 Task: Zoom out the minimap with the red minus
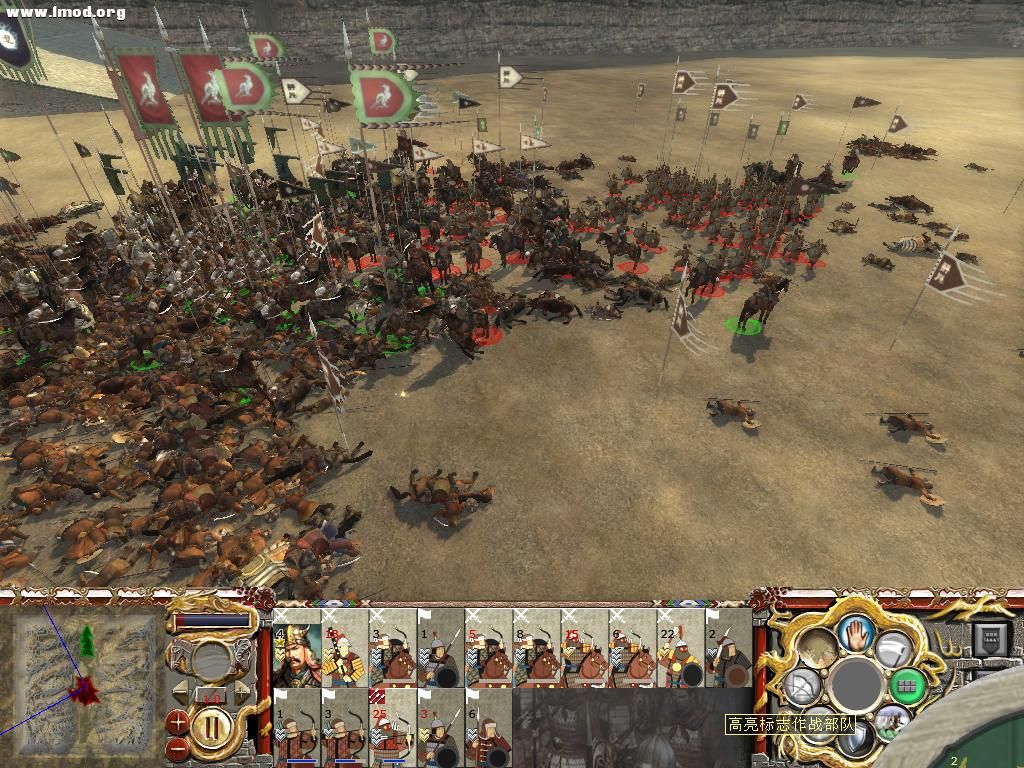point(178,746)
